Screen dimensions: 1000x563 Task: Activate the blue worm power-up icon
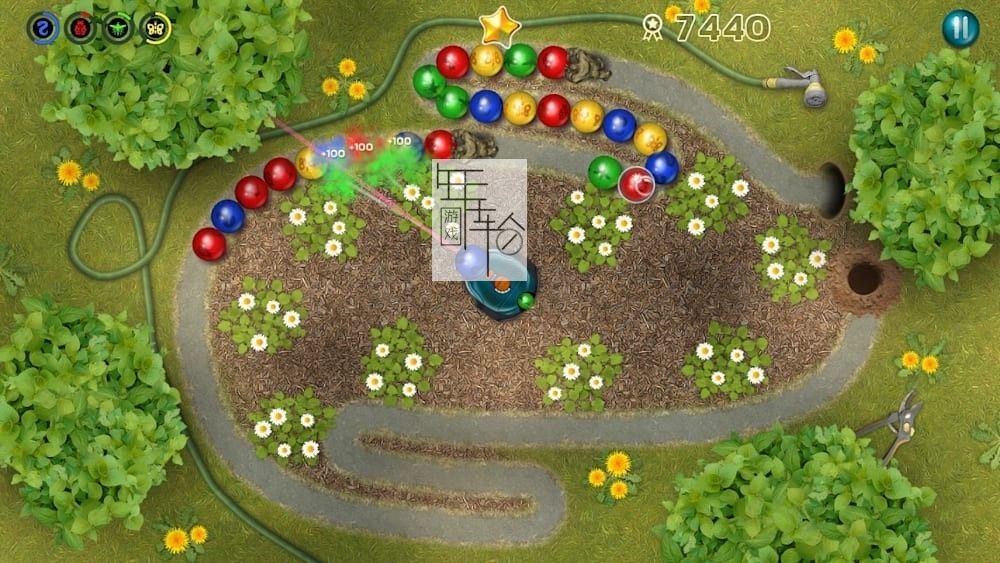pyautogui.click(x=42, y=28)
